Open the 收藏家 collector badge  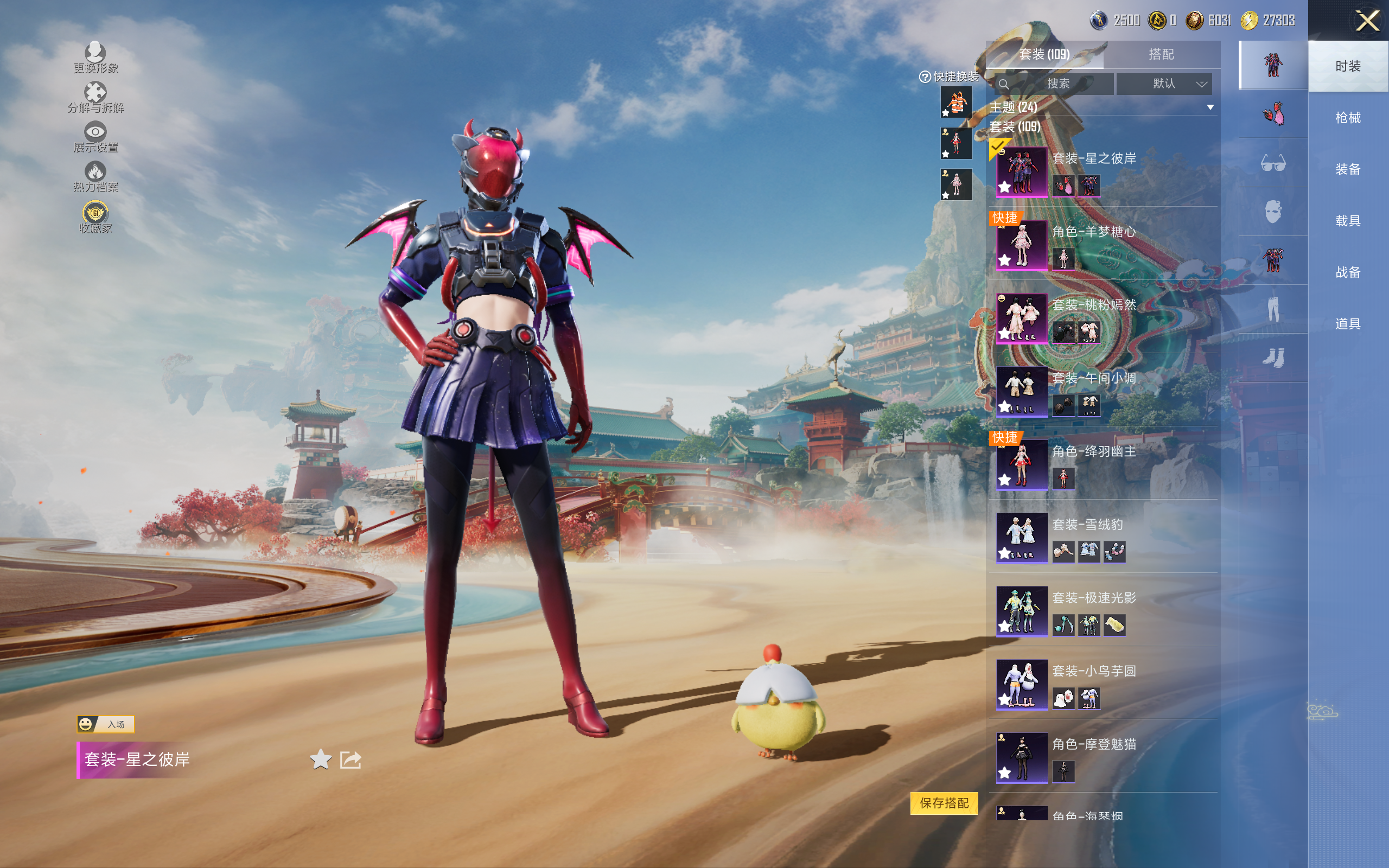(95, 217)
